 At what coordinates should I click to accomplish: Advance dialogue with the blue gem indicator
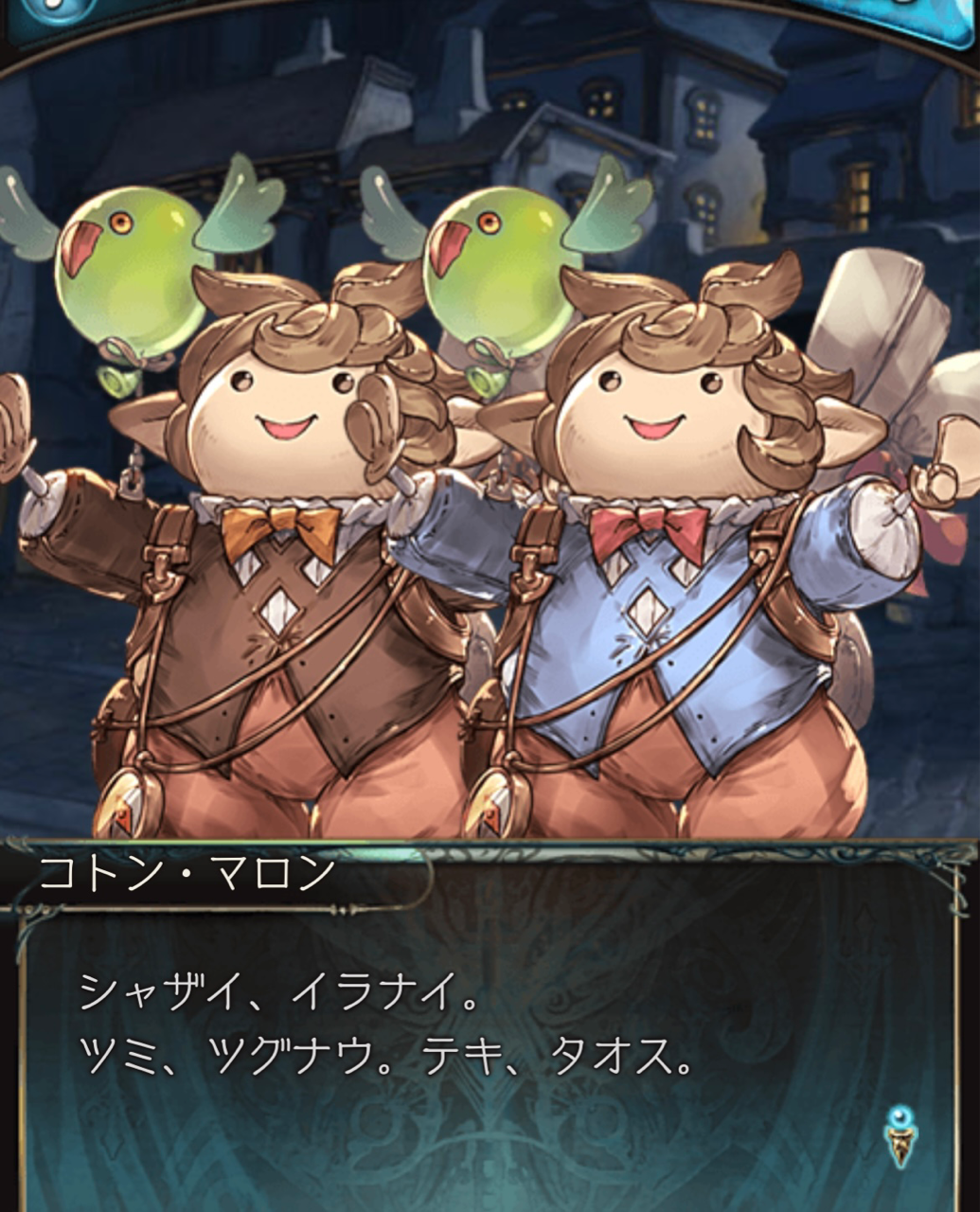pyautogui.click(x=896, y=1134)
